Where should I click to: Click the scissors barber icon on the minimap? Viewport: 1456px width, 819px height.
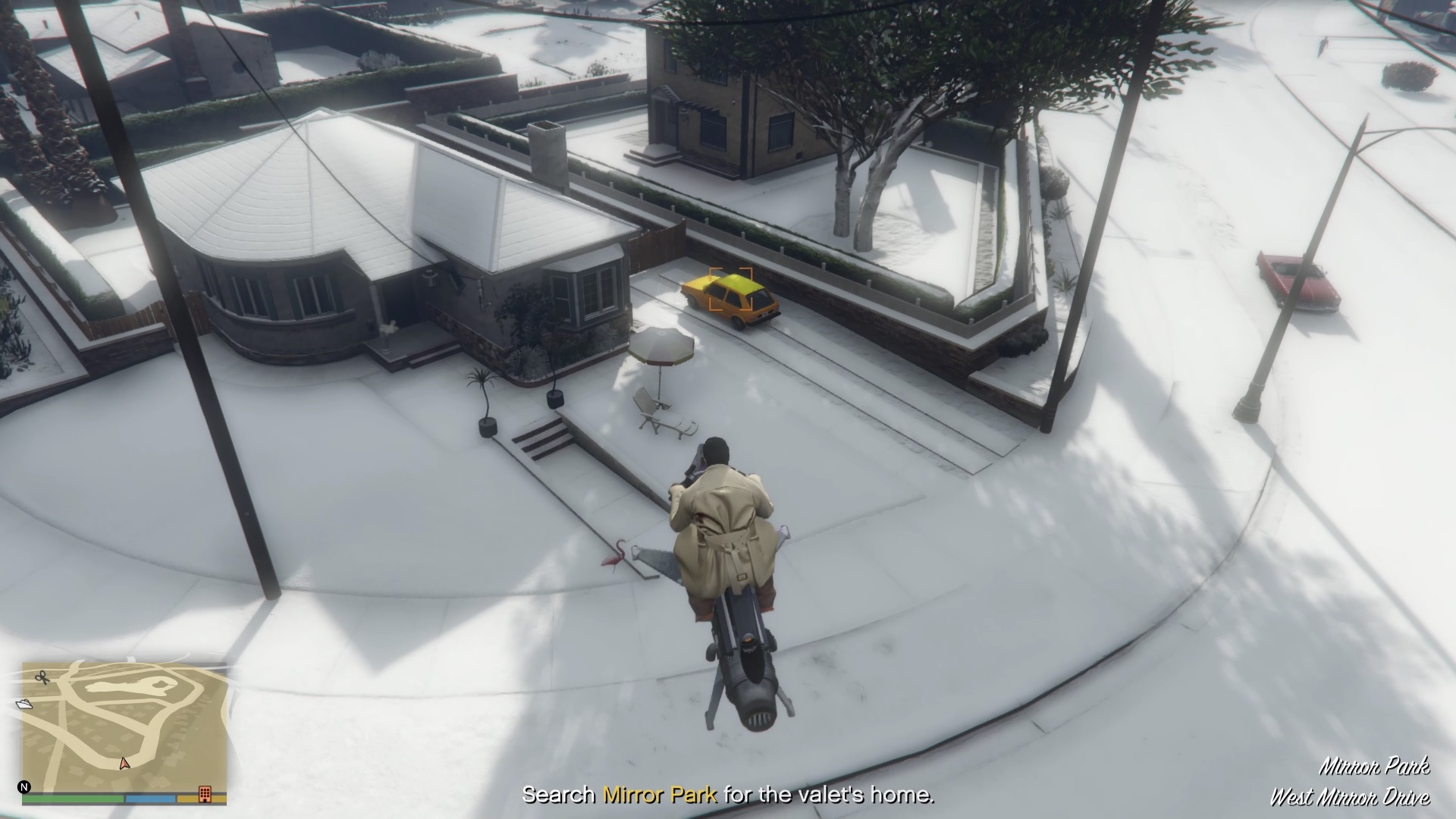pyautogui.click(x=42, y=678)
